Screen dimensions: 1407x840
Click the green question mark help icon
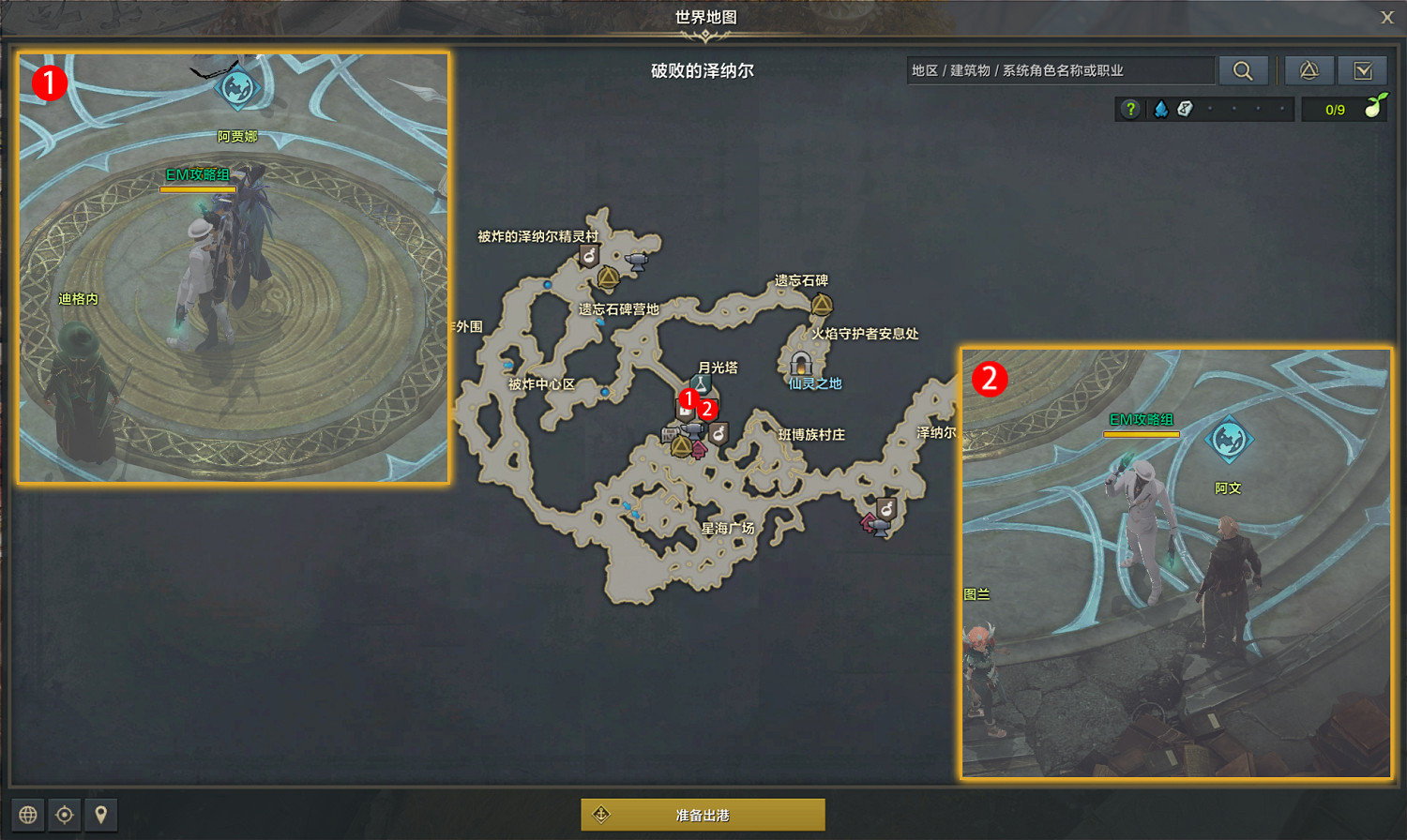1130,109
